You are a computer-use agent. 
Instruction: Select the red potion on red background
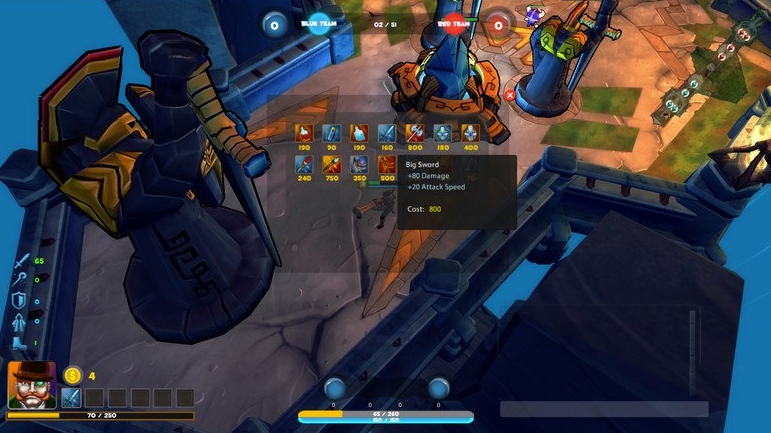304,133
